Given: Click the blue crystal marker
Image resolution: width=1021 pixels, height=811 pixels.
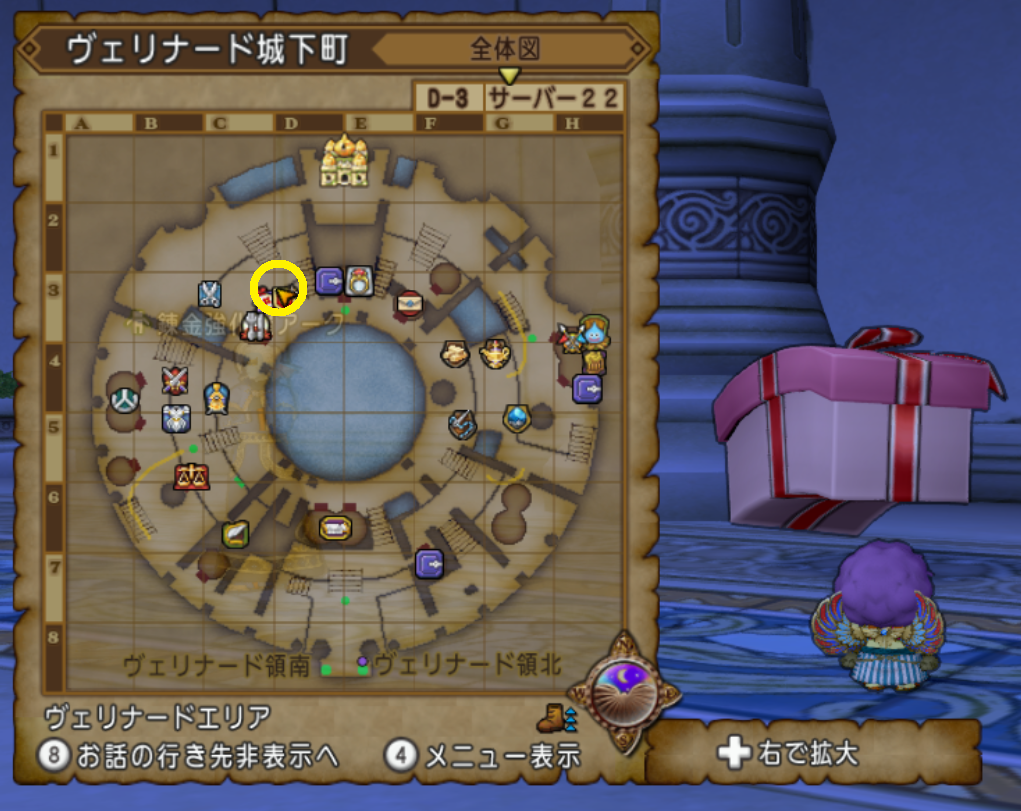Looking at the screenshot, I should (x=516, y=416).
